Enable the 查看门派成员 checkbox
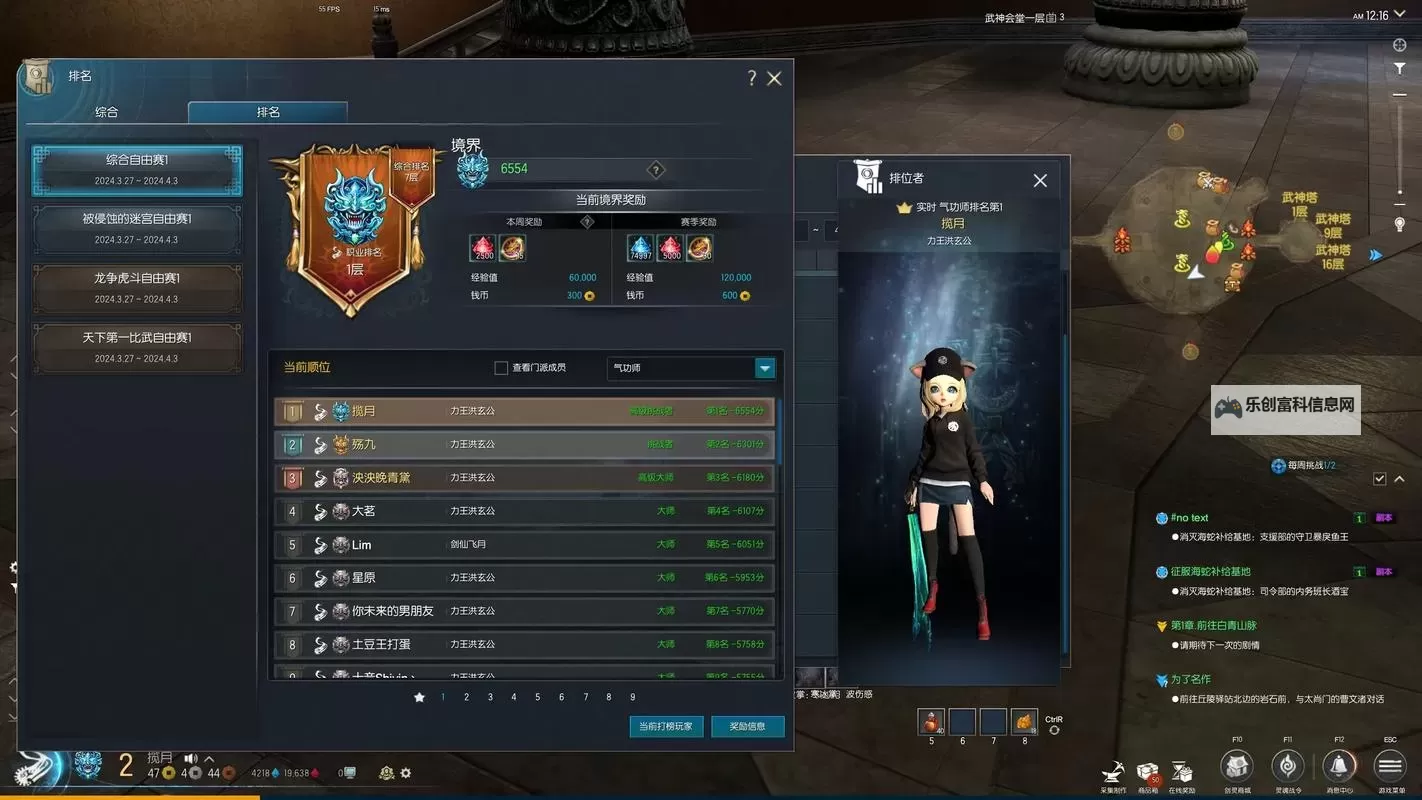 pos(500,367)
